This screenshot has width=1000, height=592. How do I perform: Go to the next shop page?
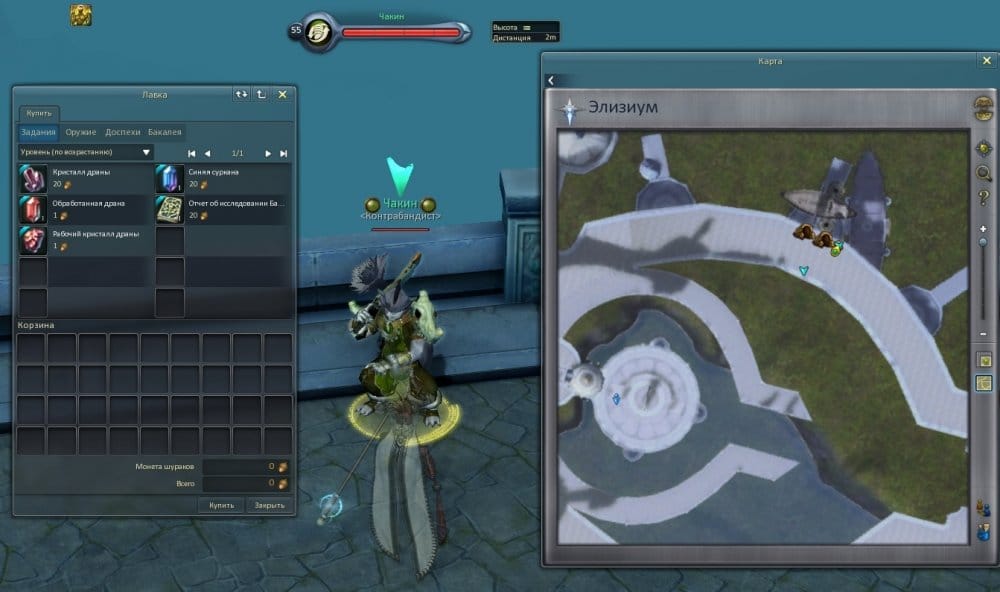click(268, 153)
